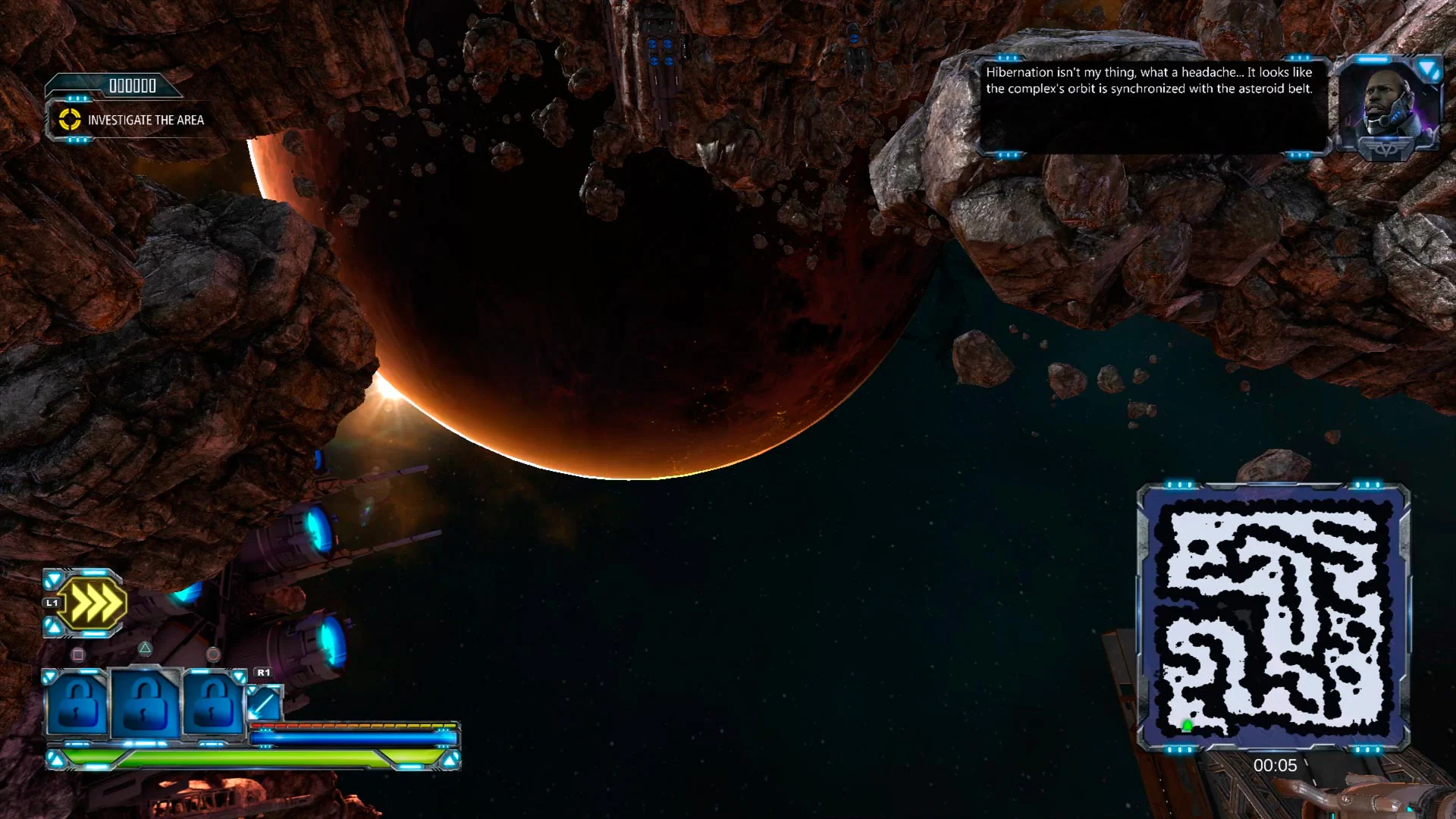This screenshot has width=1456, height=819.
Task: Select the INVESTIGATE THE AREA objective entry
Action: 146,120
